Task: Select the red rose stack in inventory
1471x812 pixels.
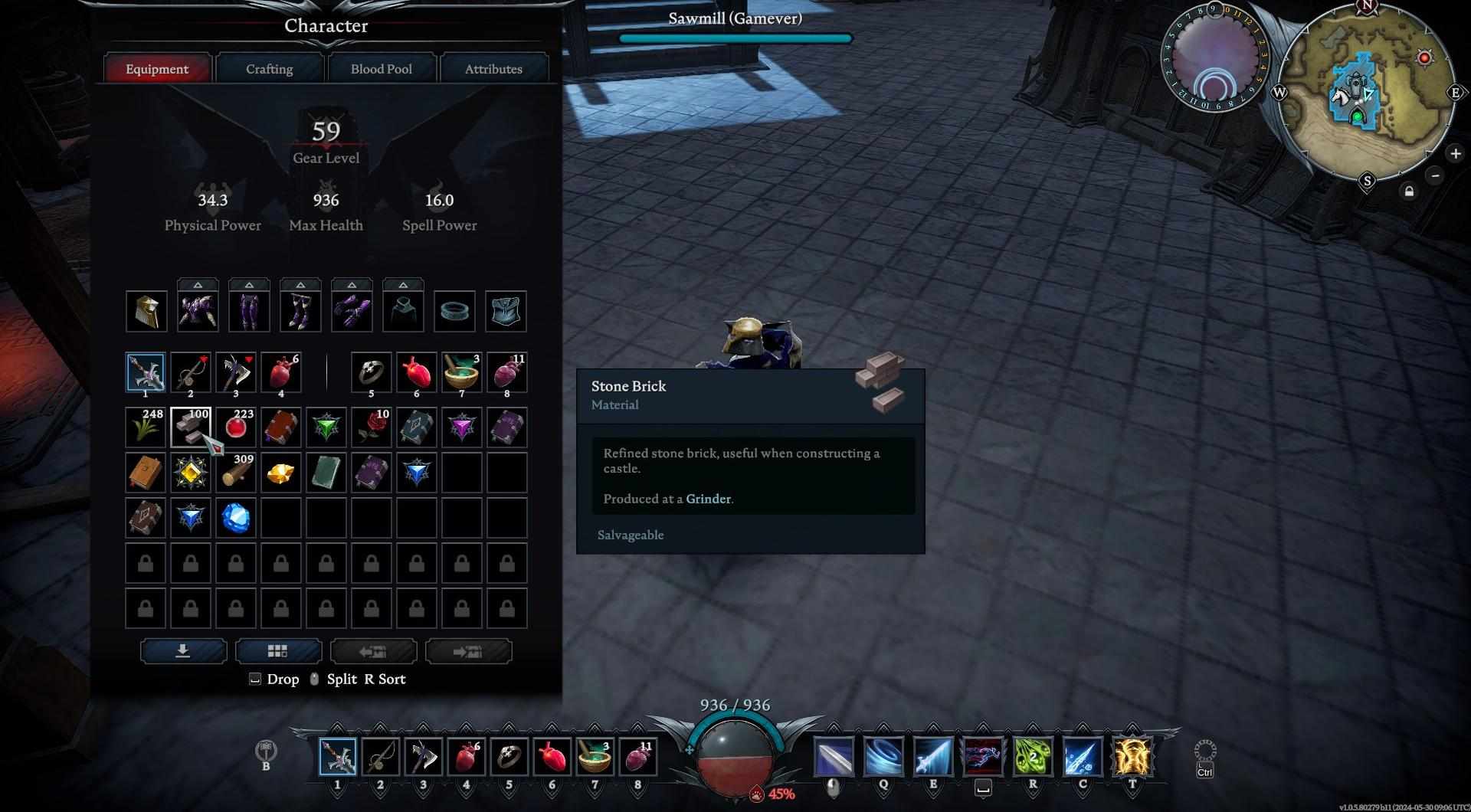Action: point(372,427)
